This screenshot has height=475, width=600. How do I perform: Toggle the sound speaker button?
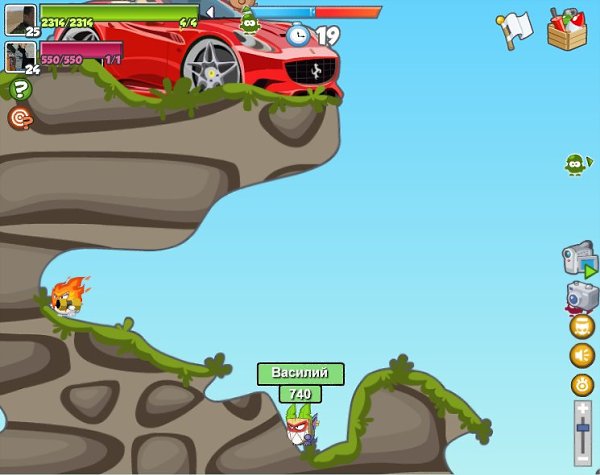582,355
